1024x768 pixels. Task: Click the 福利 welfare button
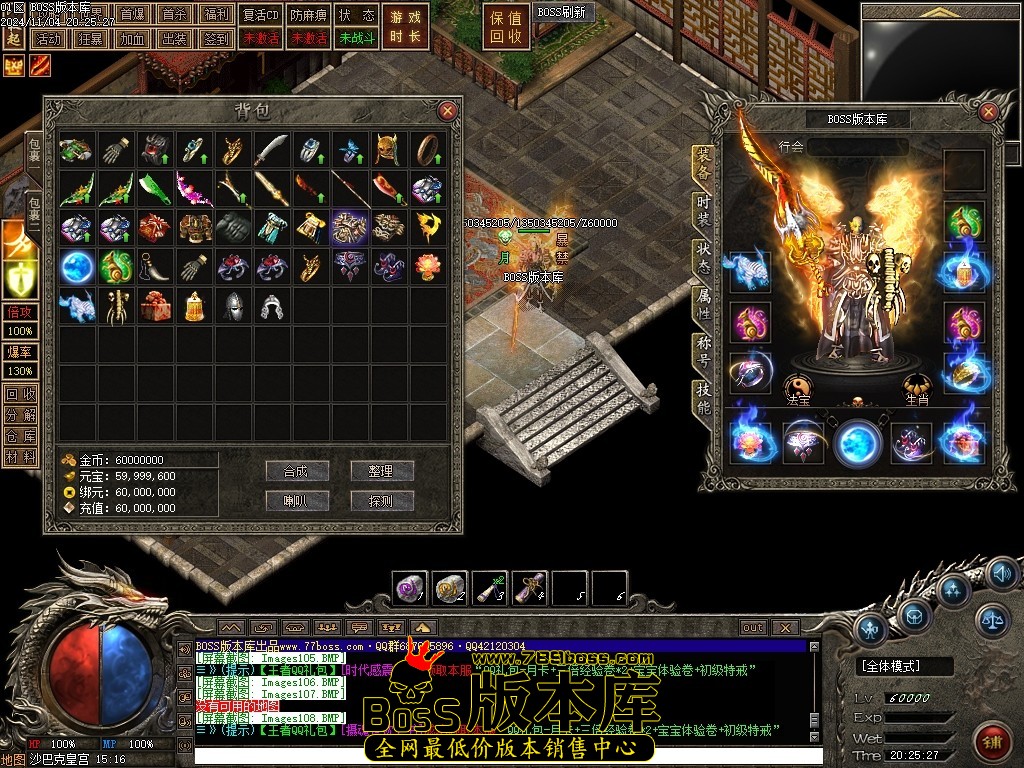click(x=216, y=15)
